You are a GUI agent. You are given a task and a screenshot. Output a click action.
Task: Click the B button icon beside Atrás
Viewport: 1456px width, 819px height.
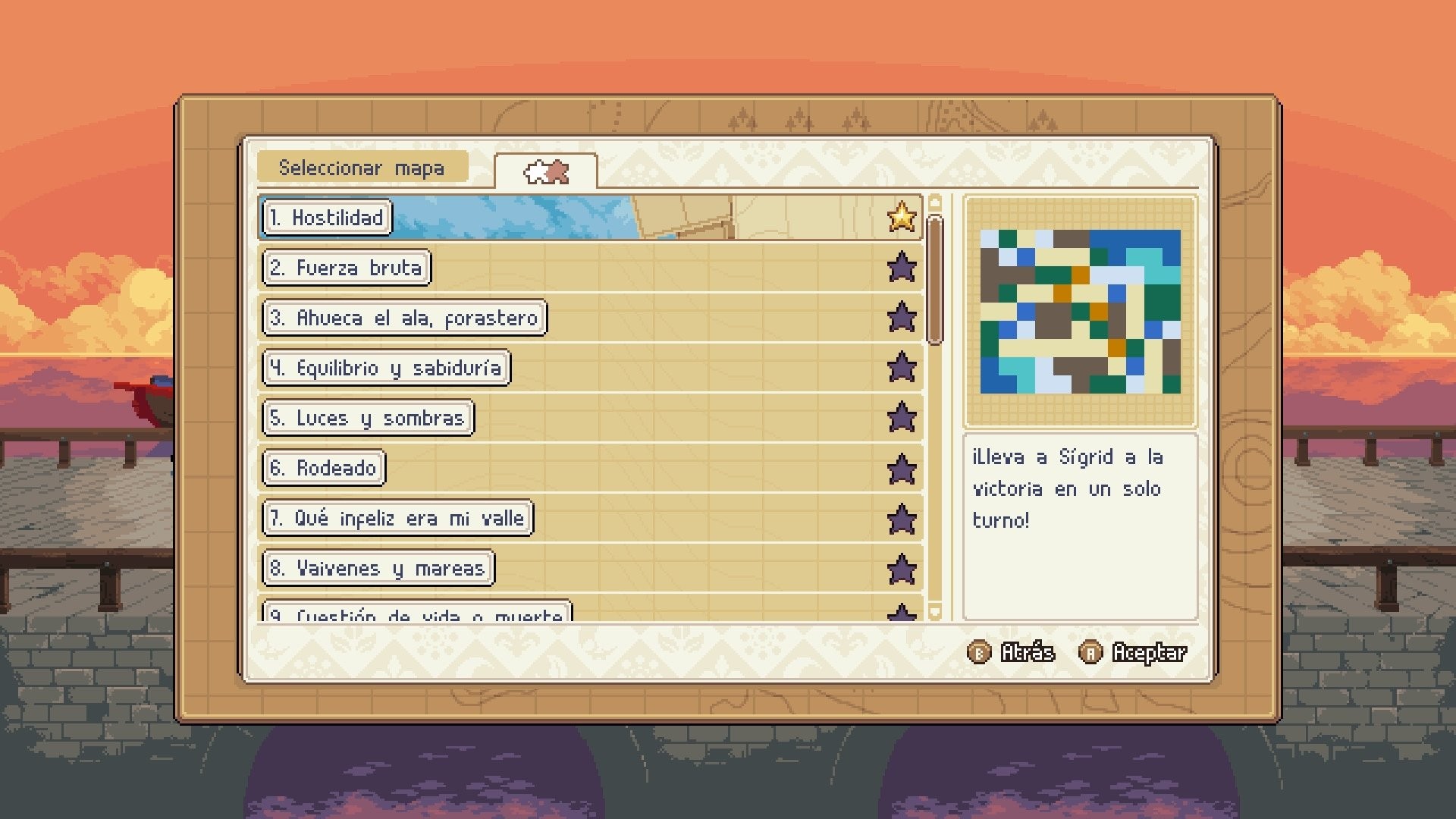[978, 651]
